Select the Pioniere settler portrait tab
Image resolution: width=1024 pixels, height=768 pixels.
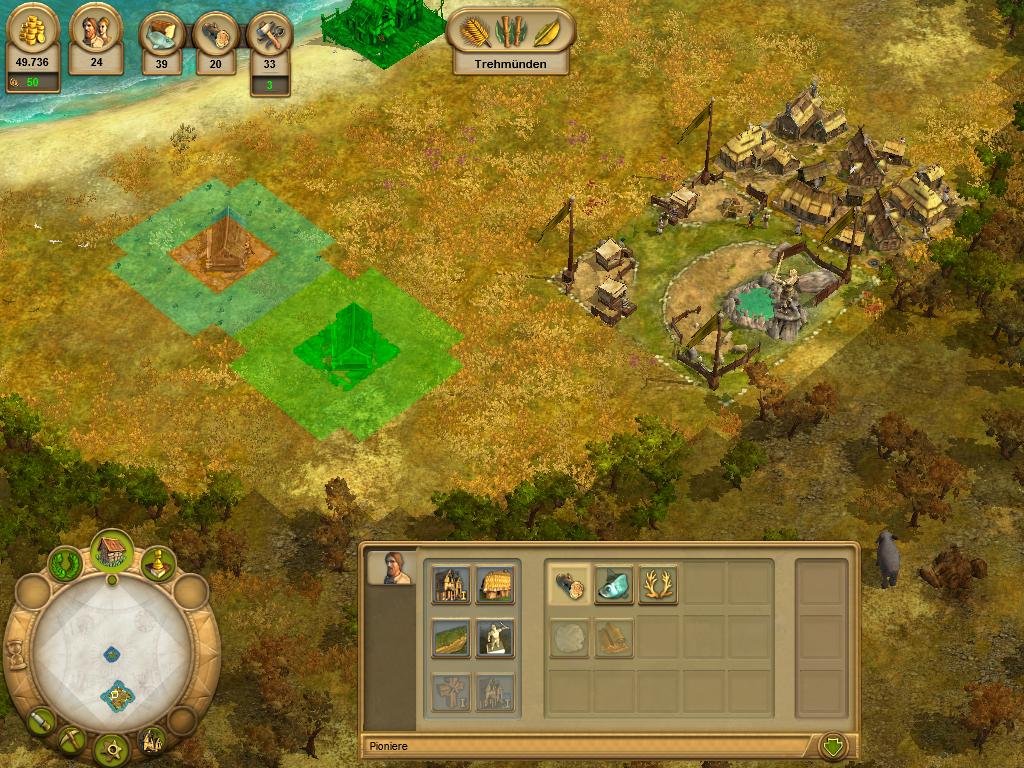pos(391,567)
